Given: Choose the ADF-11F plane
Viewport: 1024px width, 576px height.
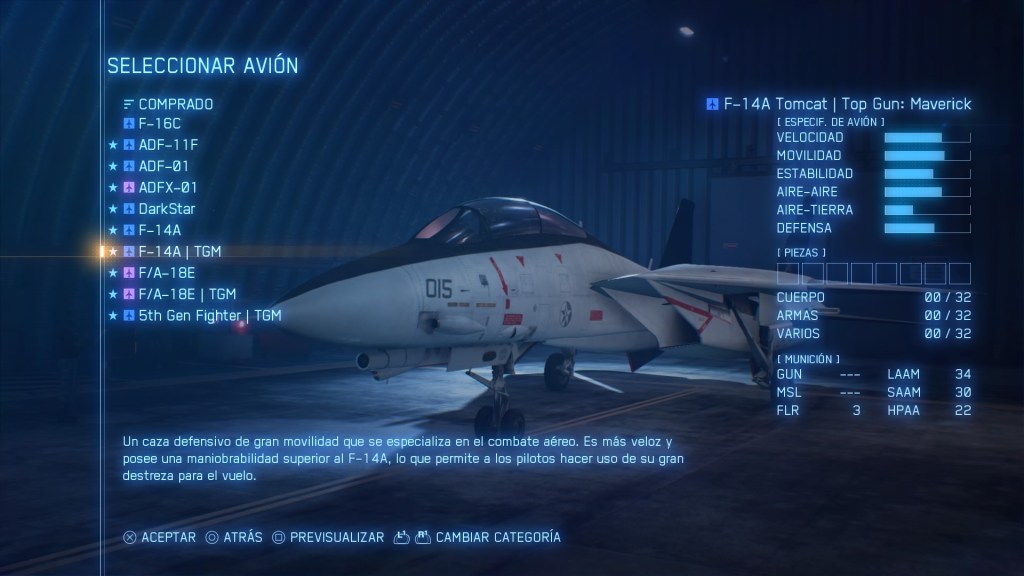Looking at the screenshot, I should point(166,145).
